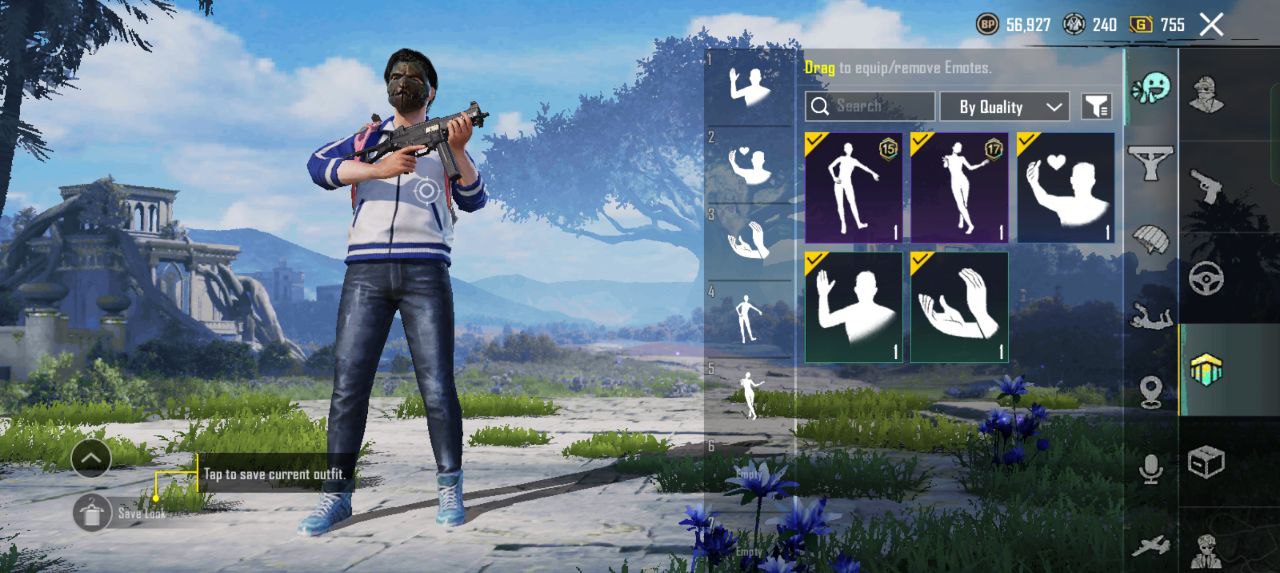Tap the Save Look button

92,513
